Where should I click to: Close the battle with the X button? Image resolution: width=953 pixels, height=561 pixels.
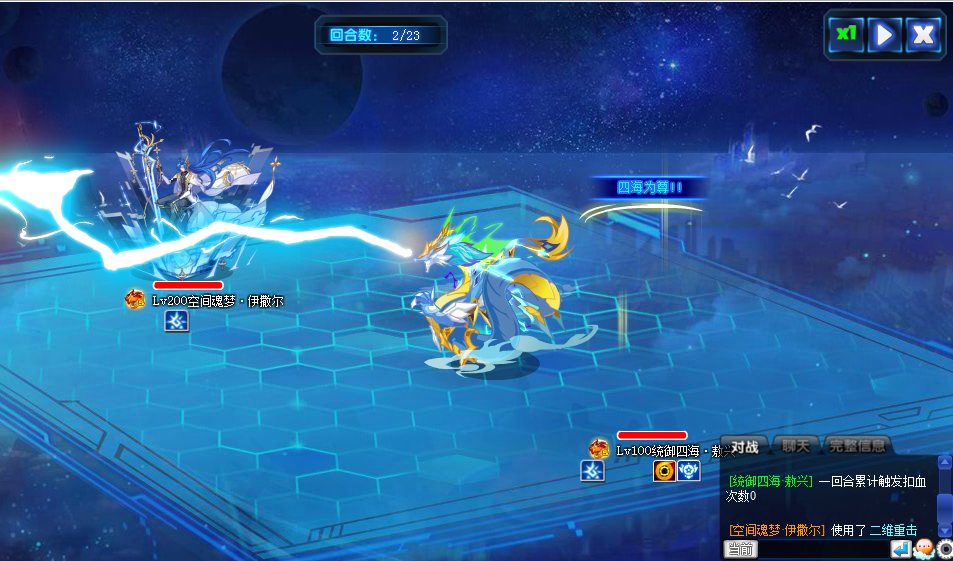tap(923, 35)
